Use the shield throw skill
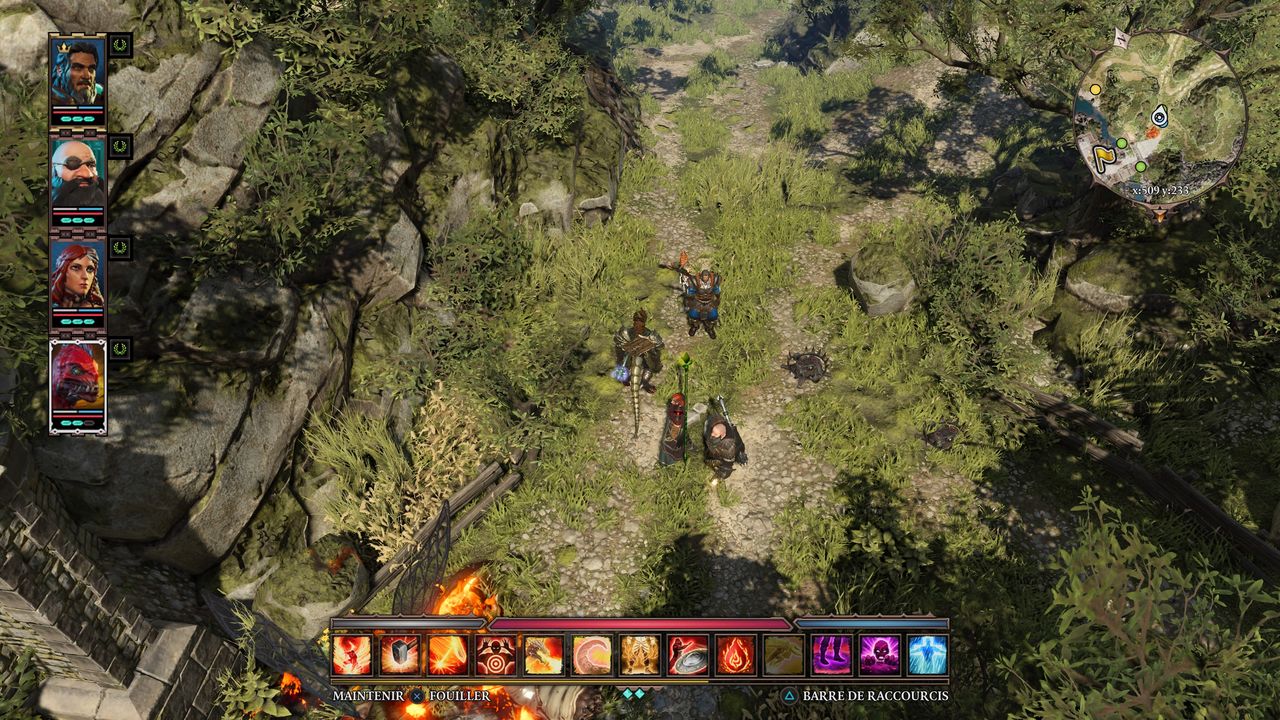 [x=688, y=655]
